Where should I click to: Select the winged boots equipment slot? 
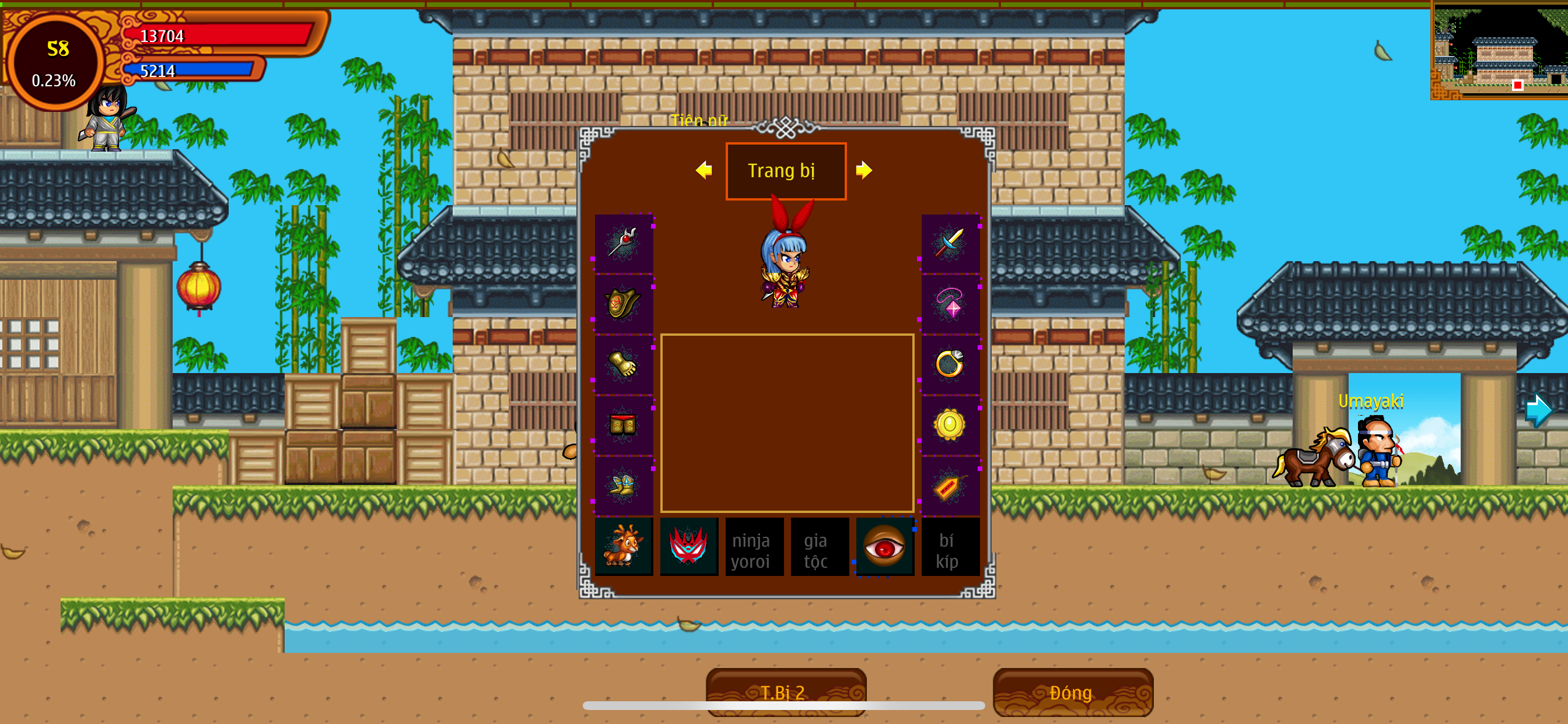click(624, 486)
